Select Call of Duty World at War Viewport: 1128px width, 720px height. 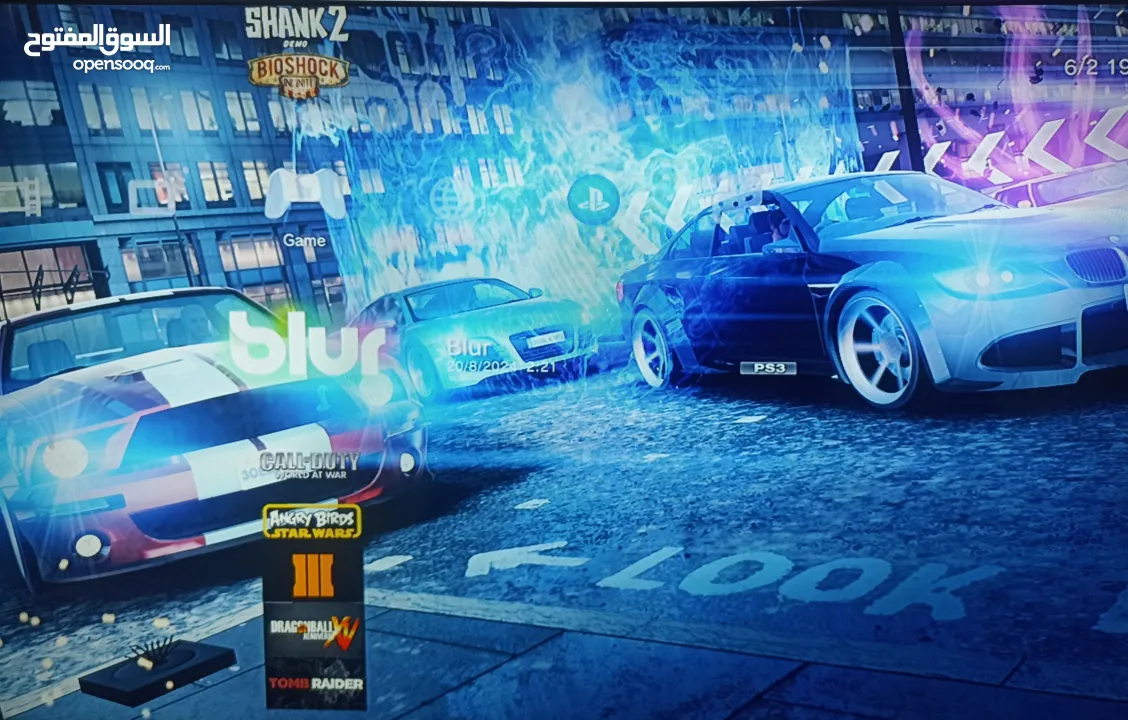click(309, 465)
